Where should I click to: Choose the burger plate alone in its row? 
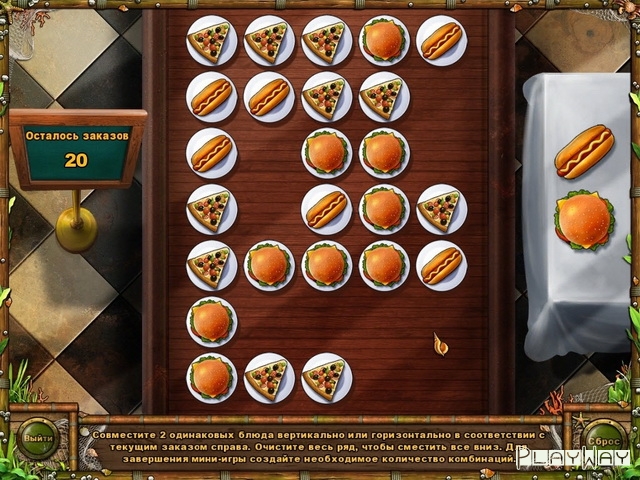[211, 321]
